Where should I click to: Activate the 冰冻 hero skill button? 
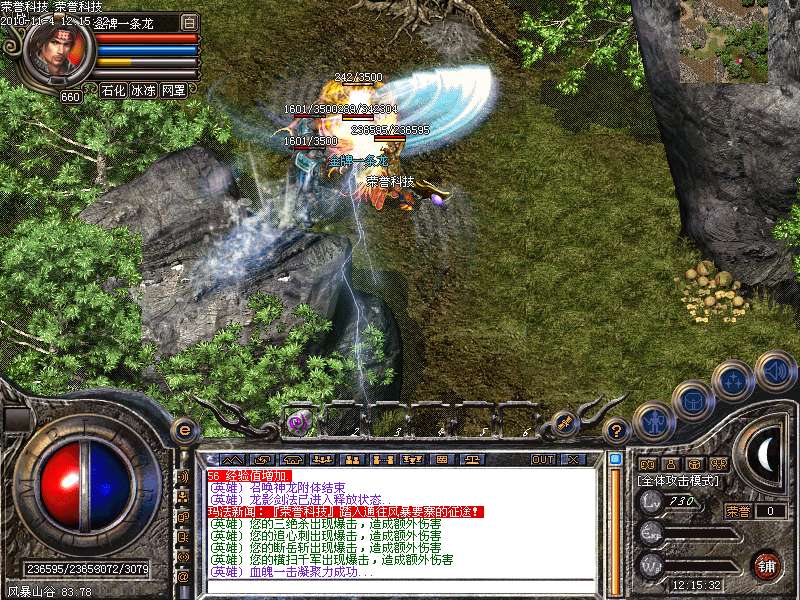click(143, 90)
